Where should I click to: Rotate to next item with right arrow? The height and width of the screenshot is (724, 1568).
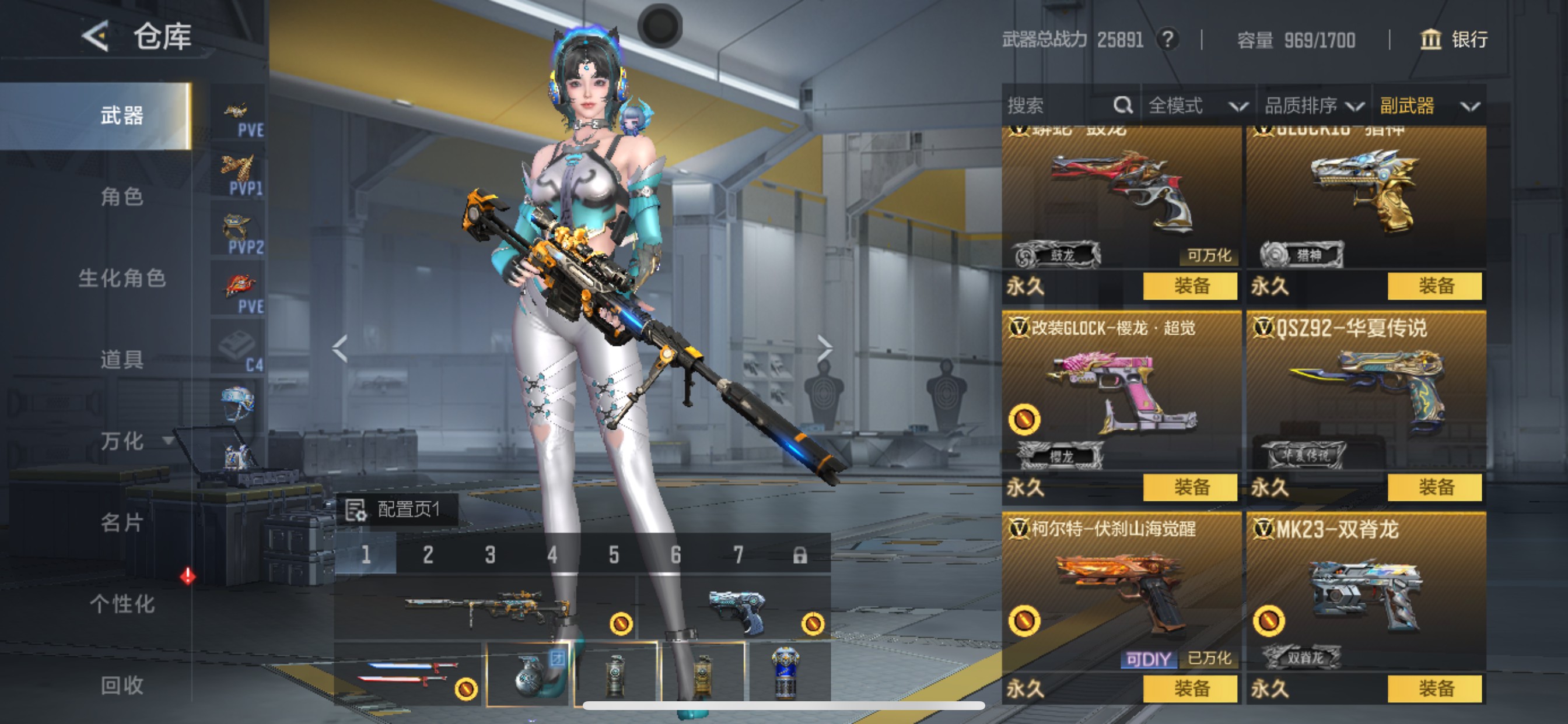point(824,348)
